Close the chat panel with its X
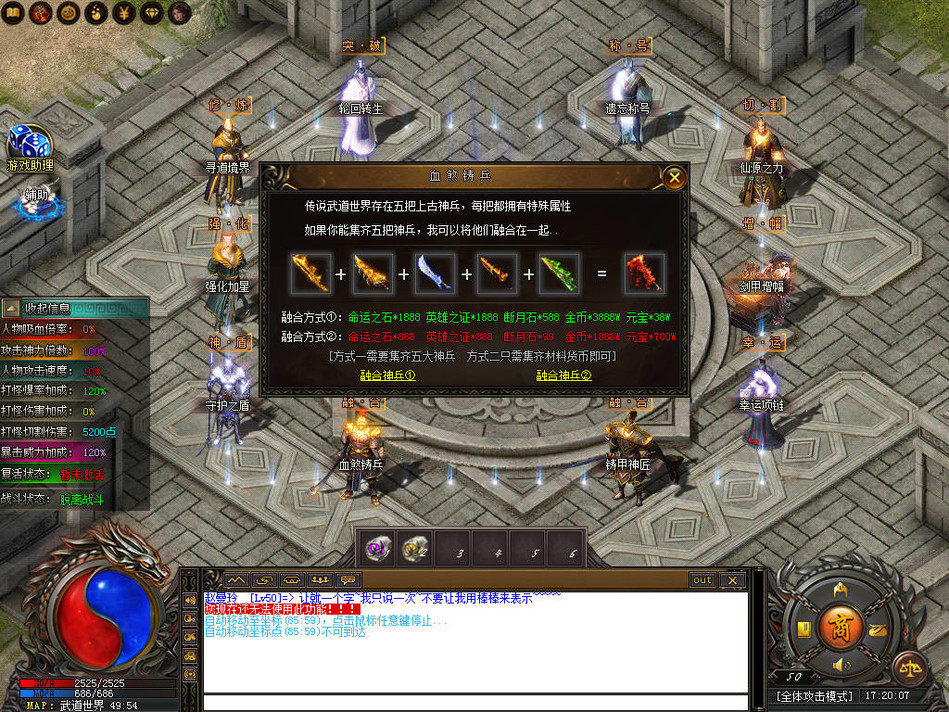The image size is (949, 712). pyautogui.click(x=732, y=580)
